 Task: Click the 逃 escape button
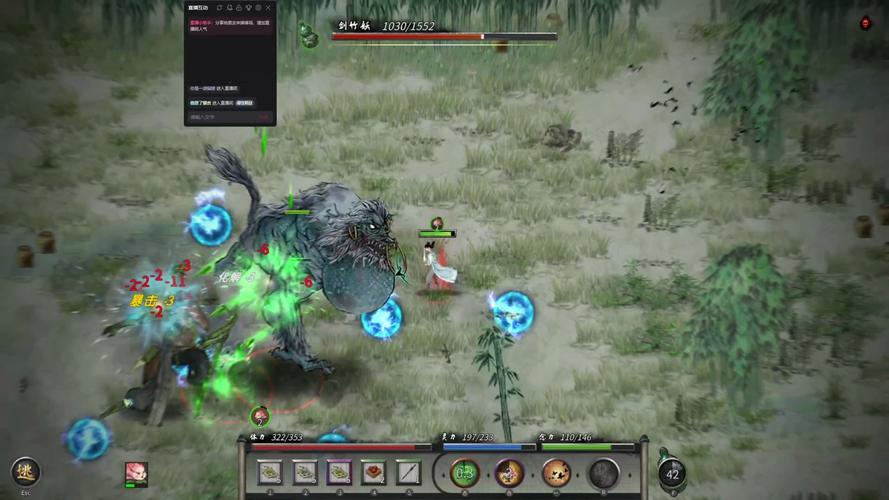(x=26, y=472)
